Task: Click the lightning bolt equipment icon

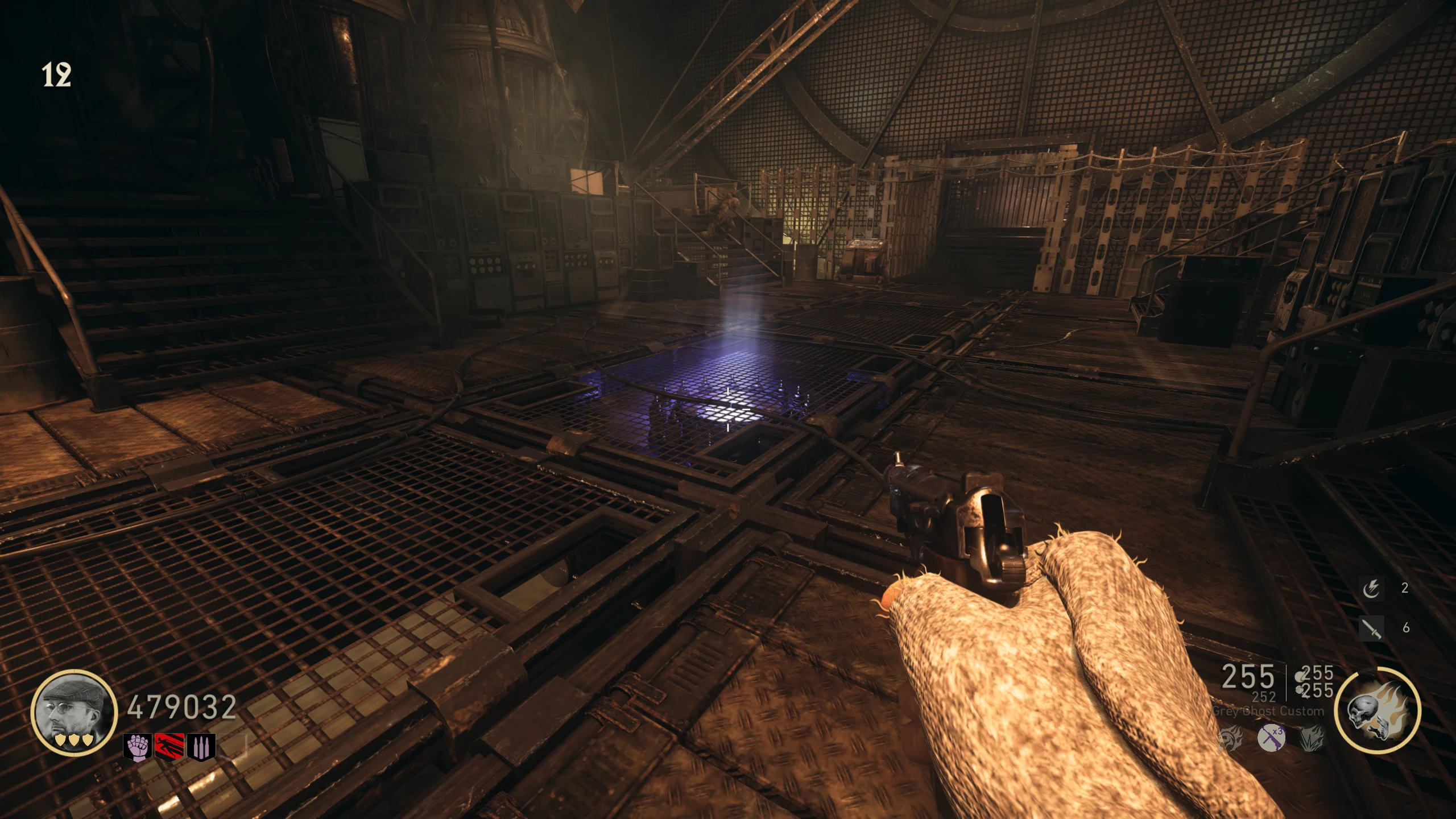Action: [1371, 589]
